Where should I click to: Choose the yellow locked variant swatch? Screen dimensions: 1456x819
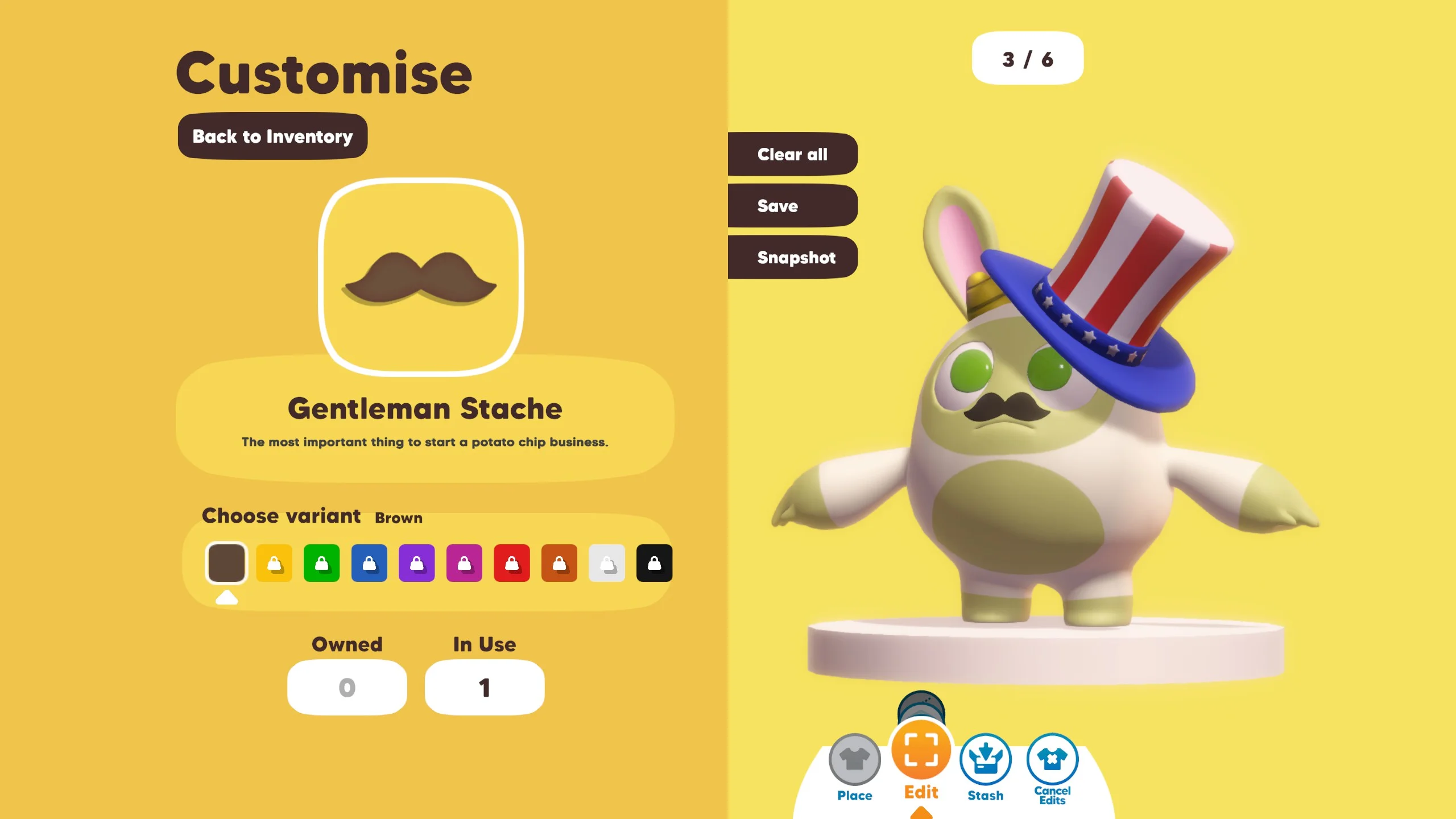pos(274,563)
